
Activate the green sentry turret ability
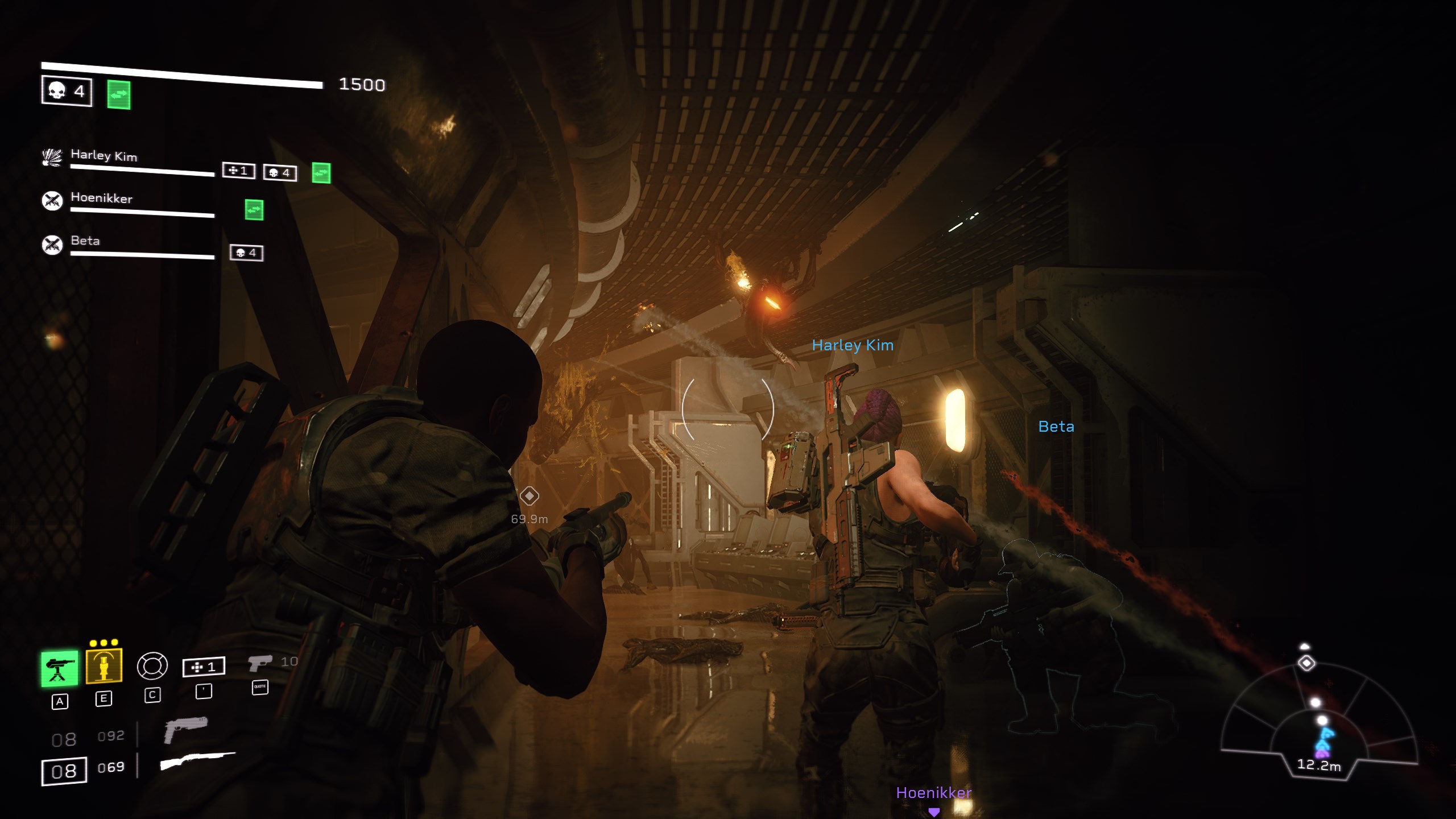click(x=59, y=668)
